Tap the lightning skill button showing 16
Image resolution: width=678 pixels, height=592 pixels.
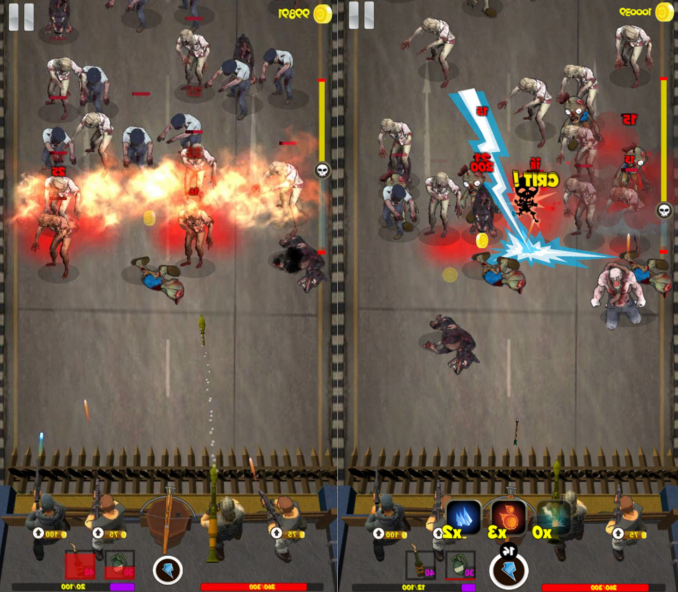pos(508,569)
